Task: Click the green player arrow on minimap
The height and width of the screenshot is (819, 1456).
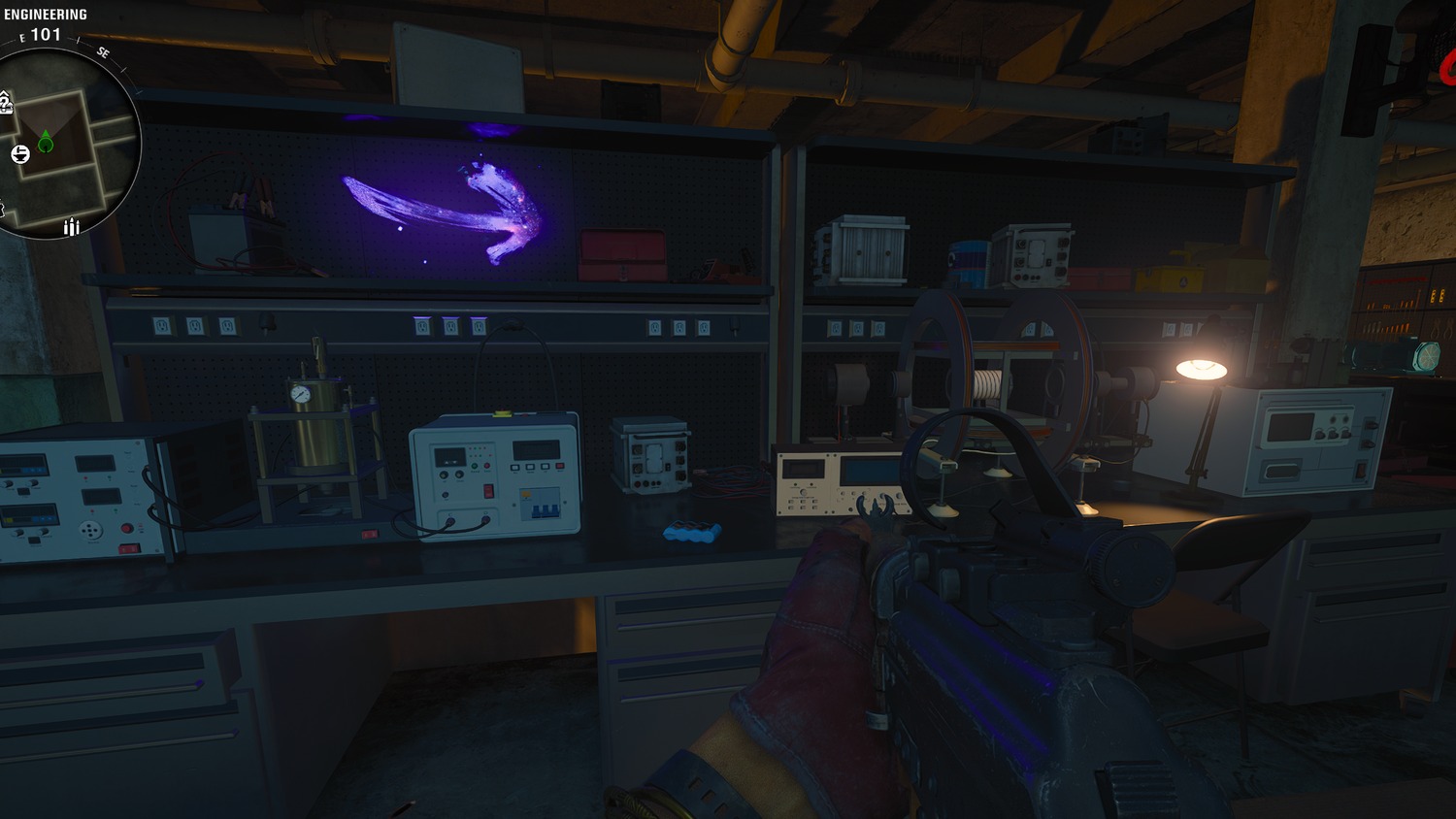Action: tap(46, 144)
